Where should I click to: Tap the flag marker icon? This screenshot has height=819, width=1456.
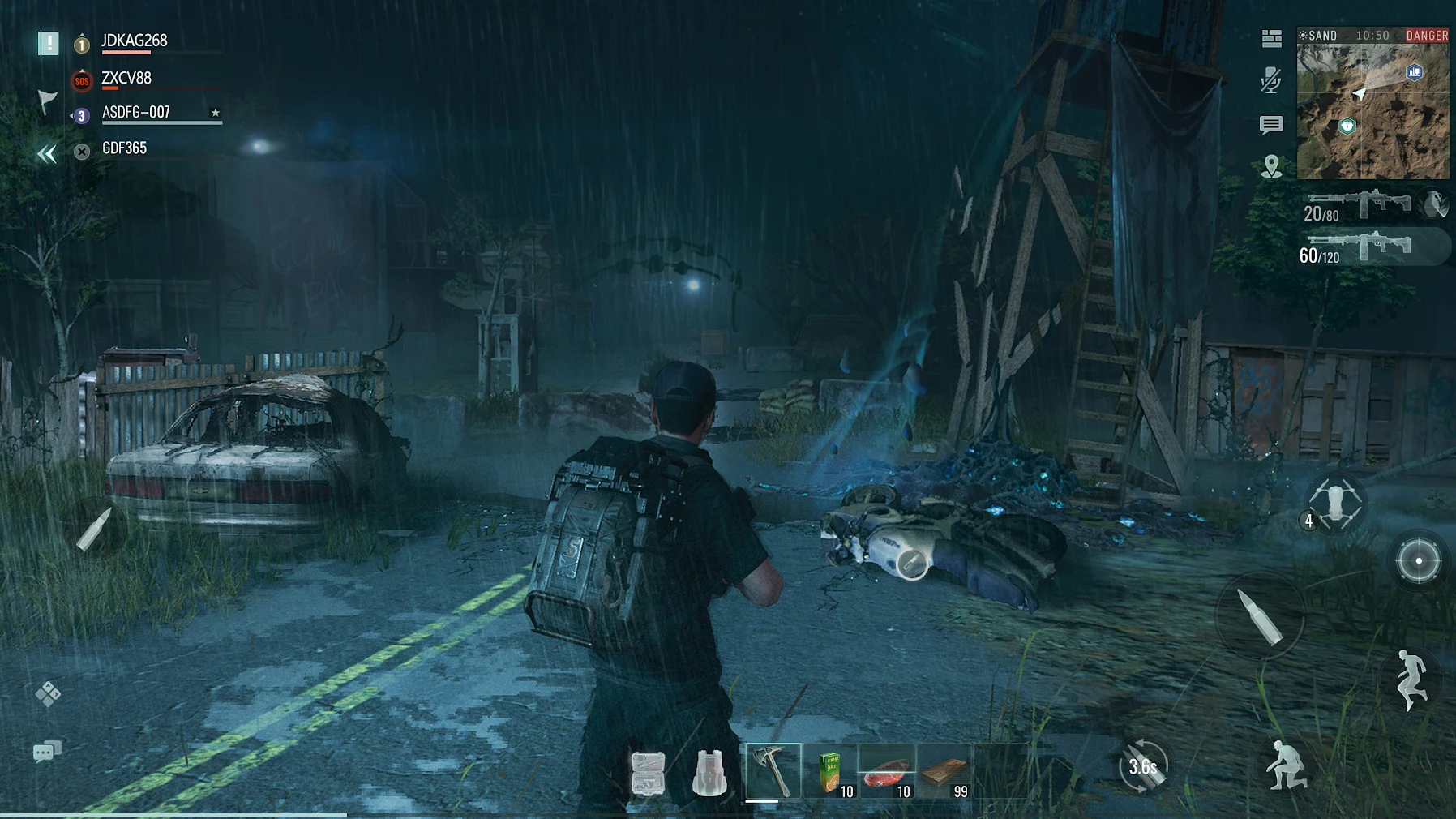coord(47,101)
